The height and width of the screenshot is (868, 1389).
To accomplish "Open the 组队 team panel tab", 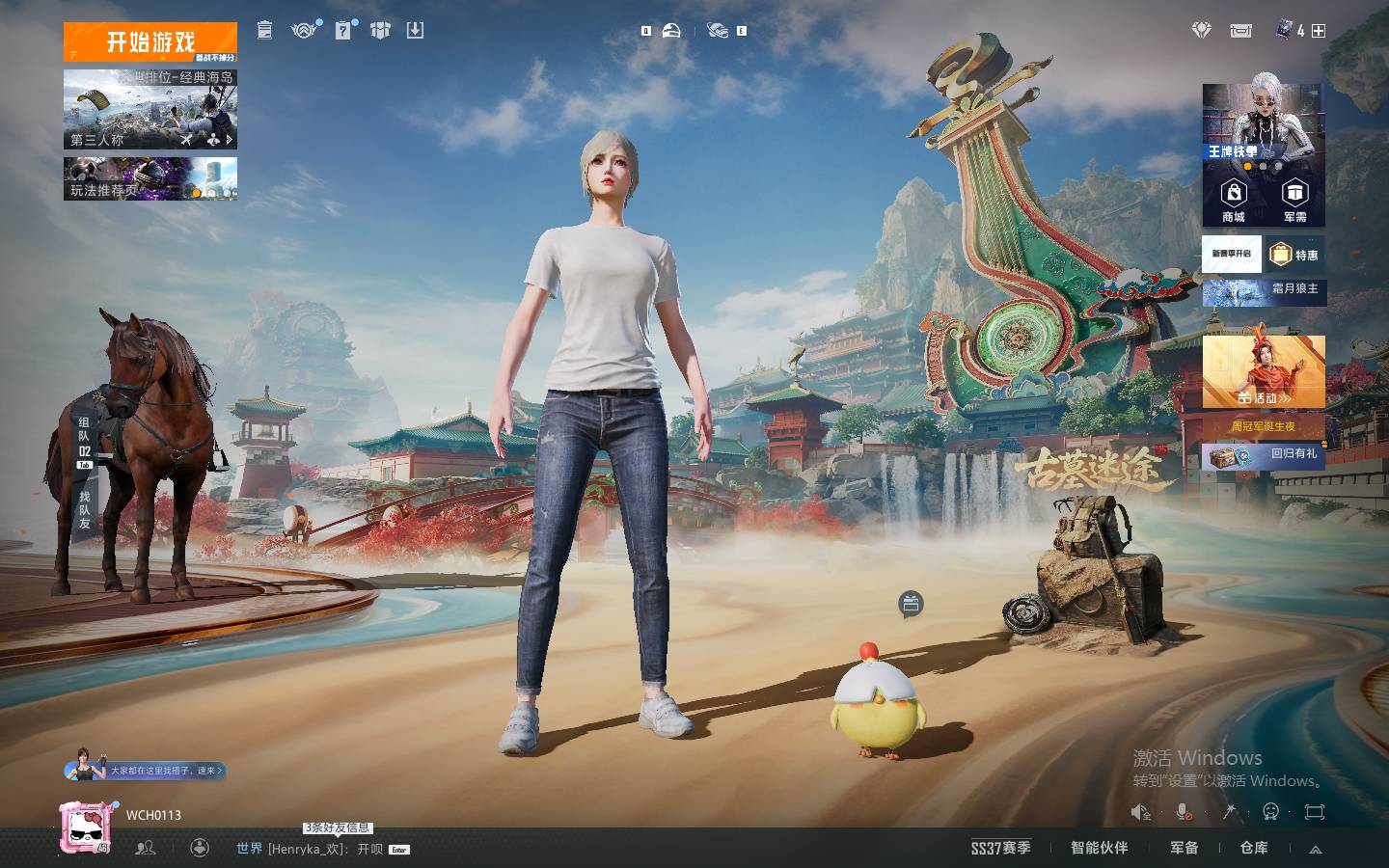I will [x=85, y=441].
